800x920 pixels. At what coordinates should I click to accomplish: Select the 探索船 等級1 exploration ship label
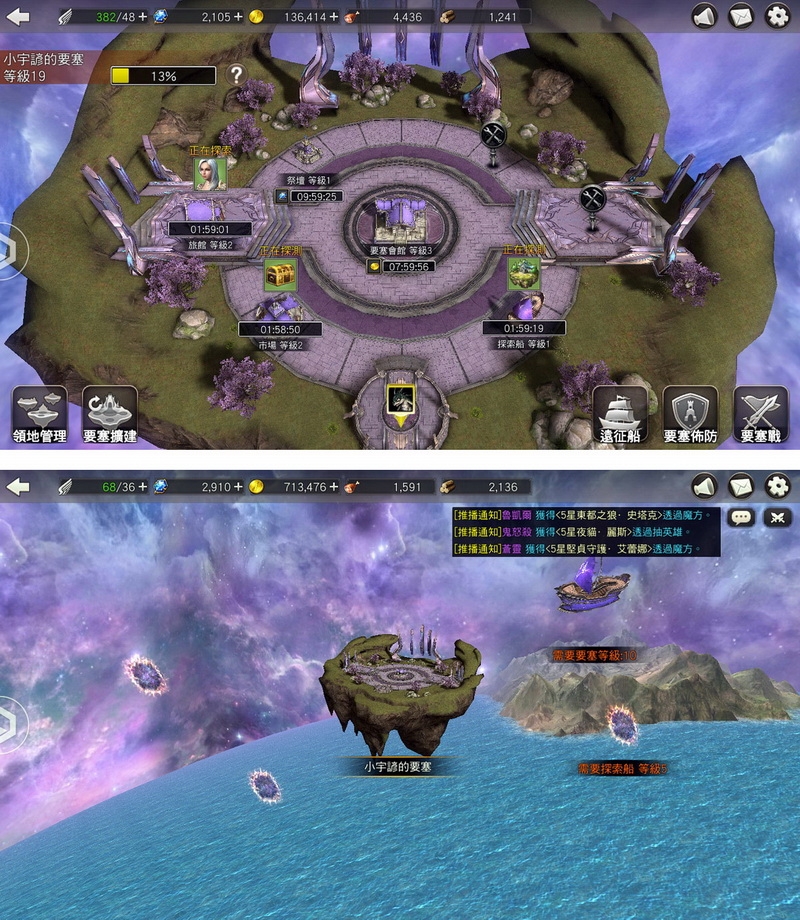(x=524, y=343)
